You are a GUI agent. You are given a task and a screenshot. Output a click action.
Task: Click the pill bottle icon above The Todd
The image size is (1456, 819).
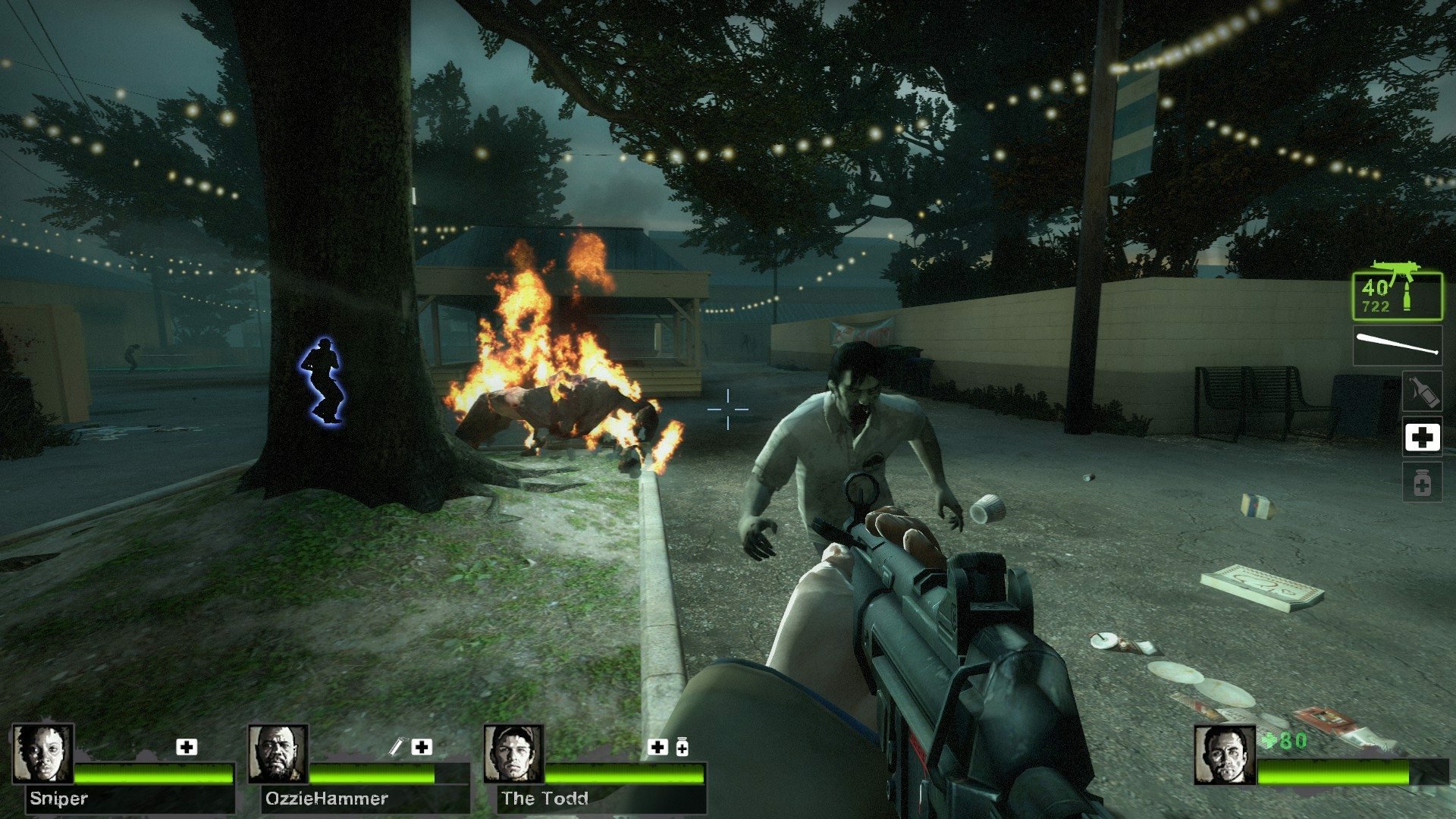[681, 747]
